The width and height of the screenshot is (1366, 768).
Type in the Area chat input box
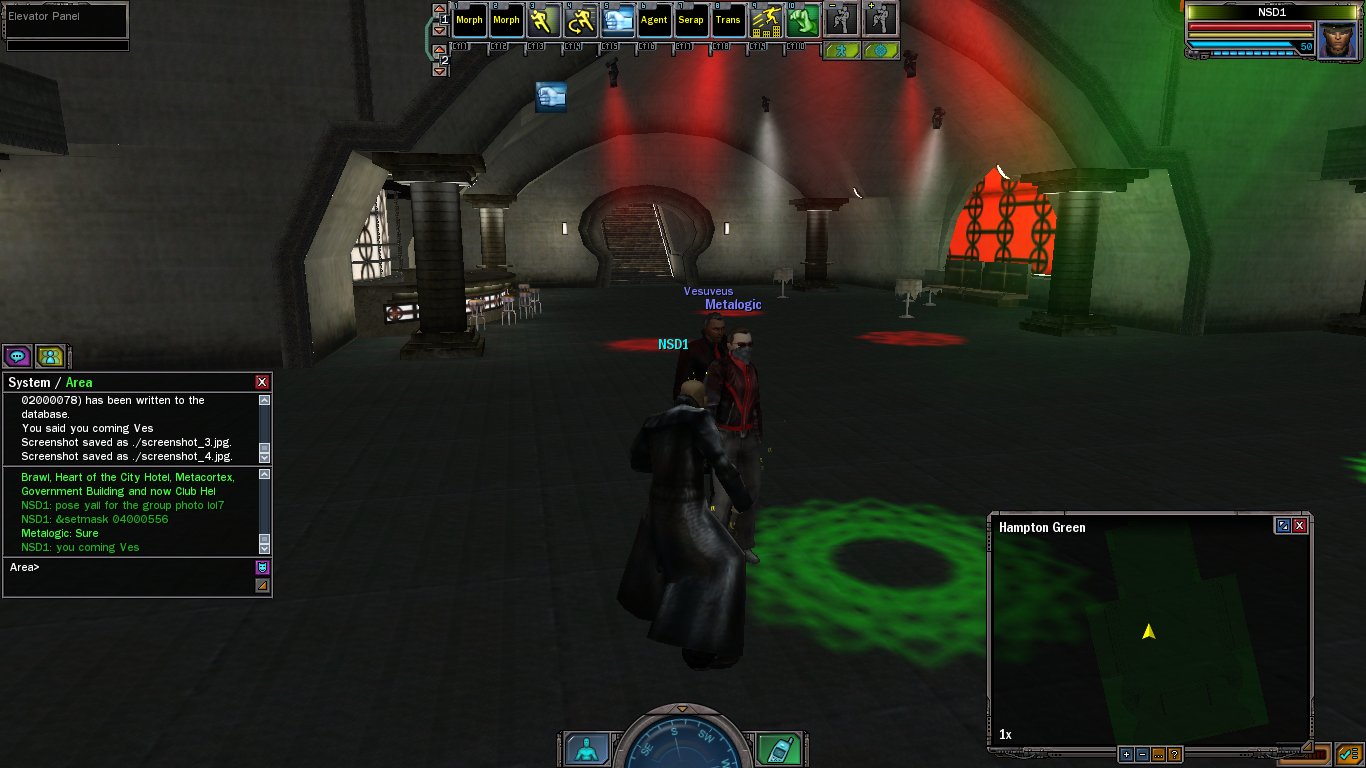(x=130, y=567)
